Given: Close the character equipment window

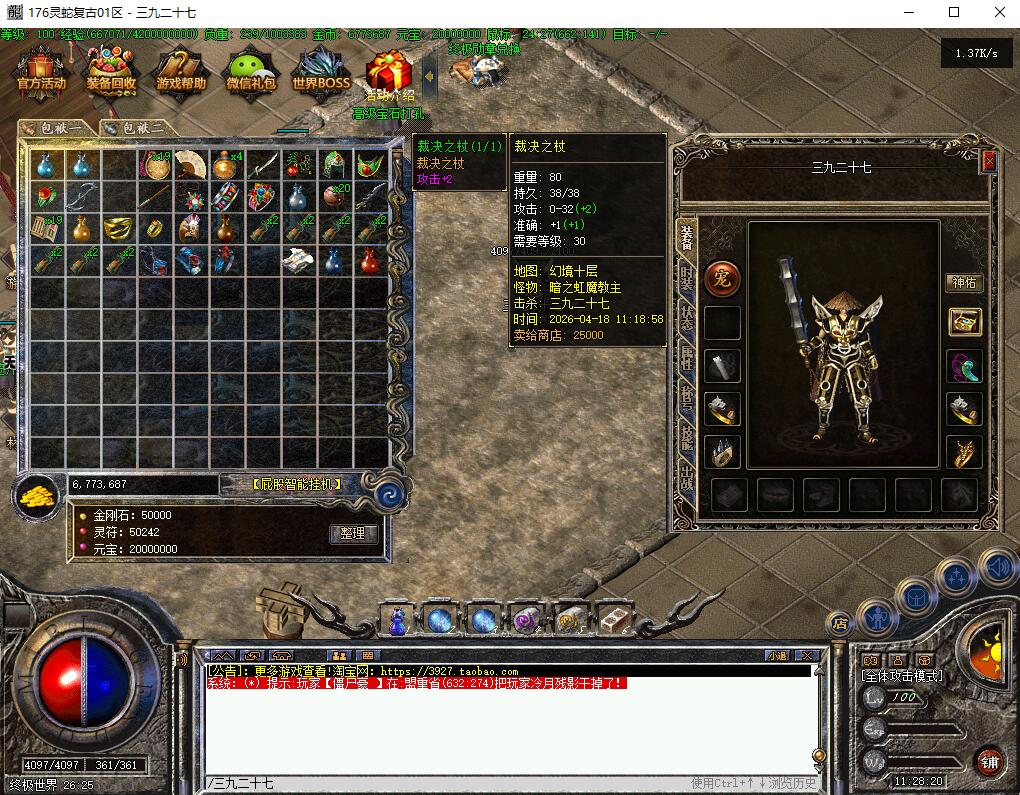Looking at the screenshot, I should pos(989,160).
